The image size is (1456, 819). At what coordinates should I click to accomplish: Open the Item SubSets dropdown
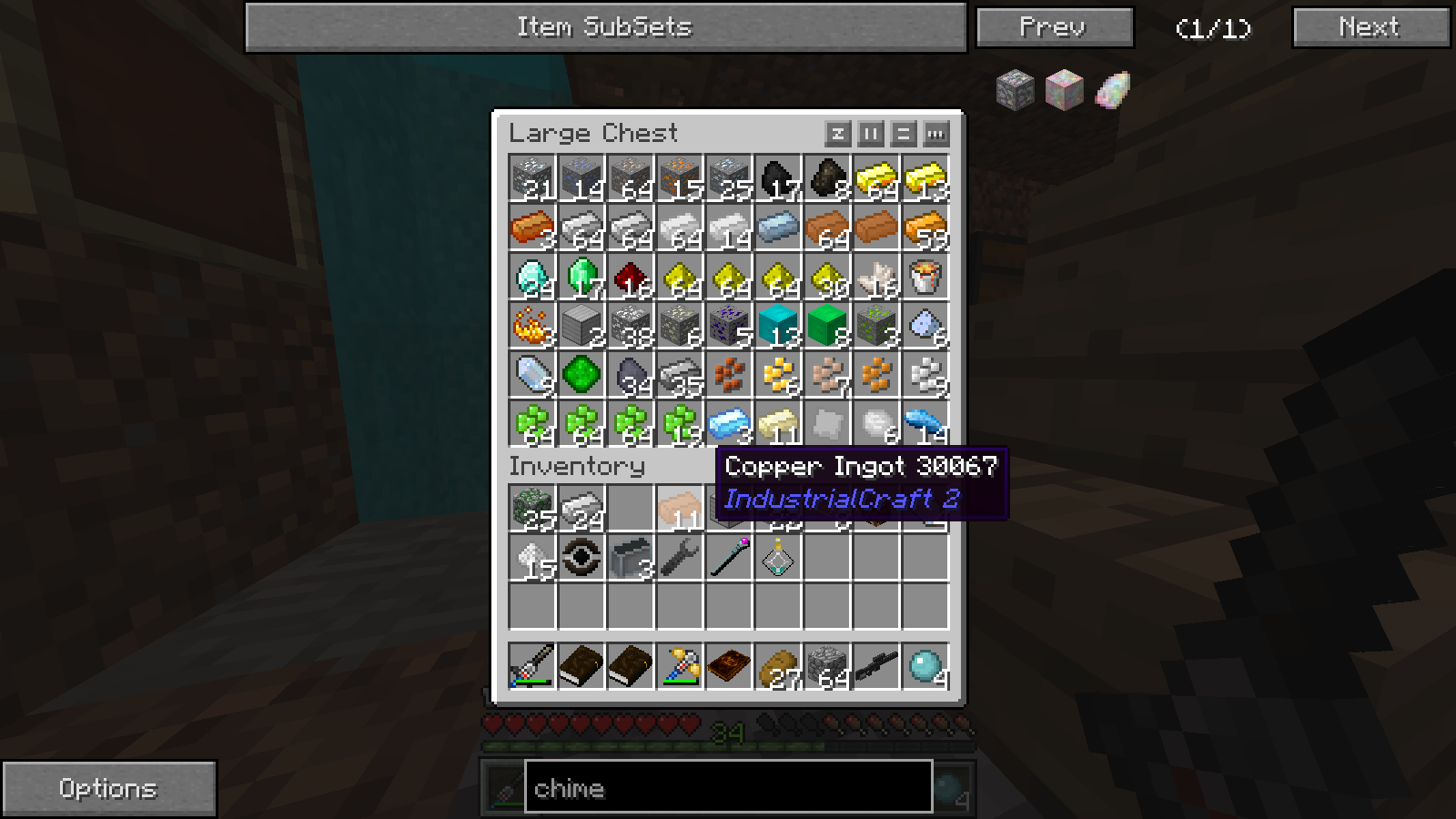[x=605, y=27]
